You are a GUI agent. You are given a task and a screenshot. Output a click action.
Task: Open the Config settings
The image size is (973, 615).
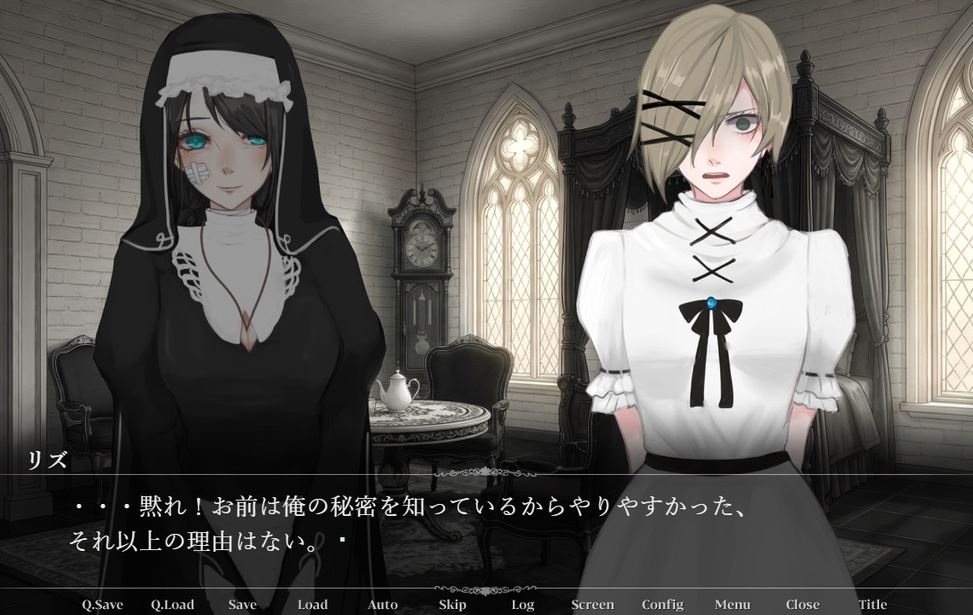tap(662, 604)
